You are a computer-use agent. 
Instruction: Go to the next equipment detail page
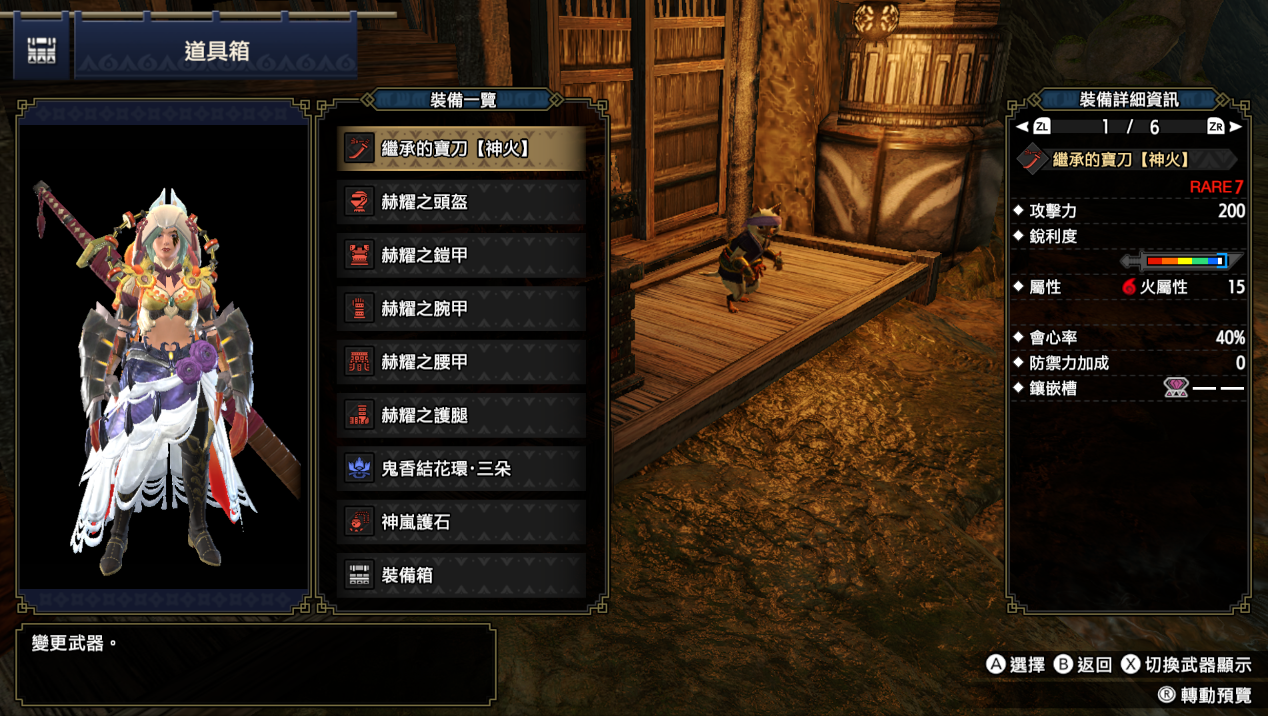(1226, 127)
